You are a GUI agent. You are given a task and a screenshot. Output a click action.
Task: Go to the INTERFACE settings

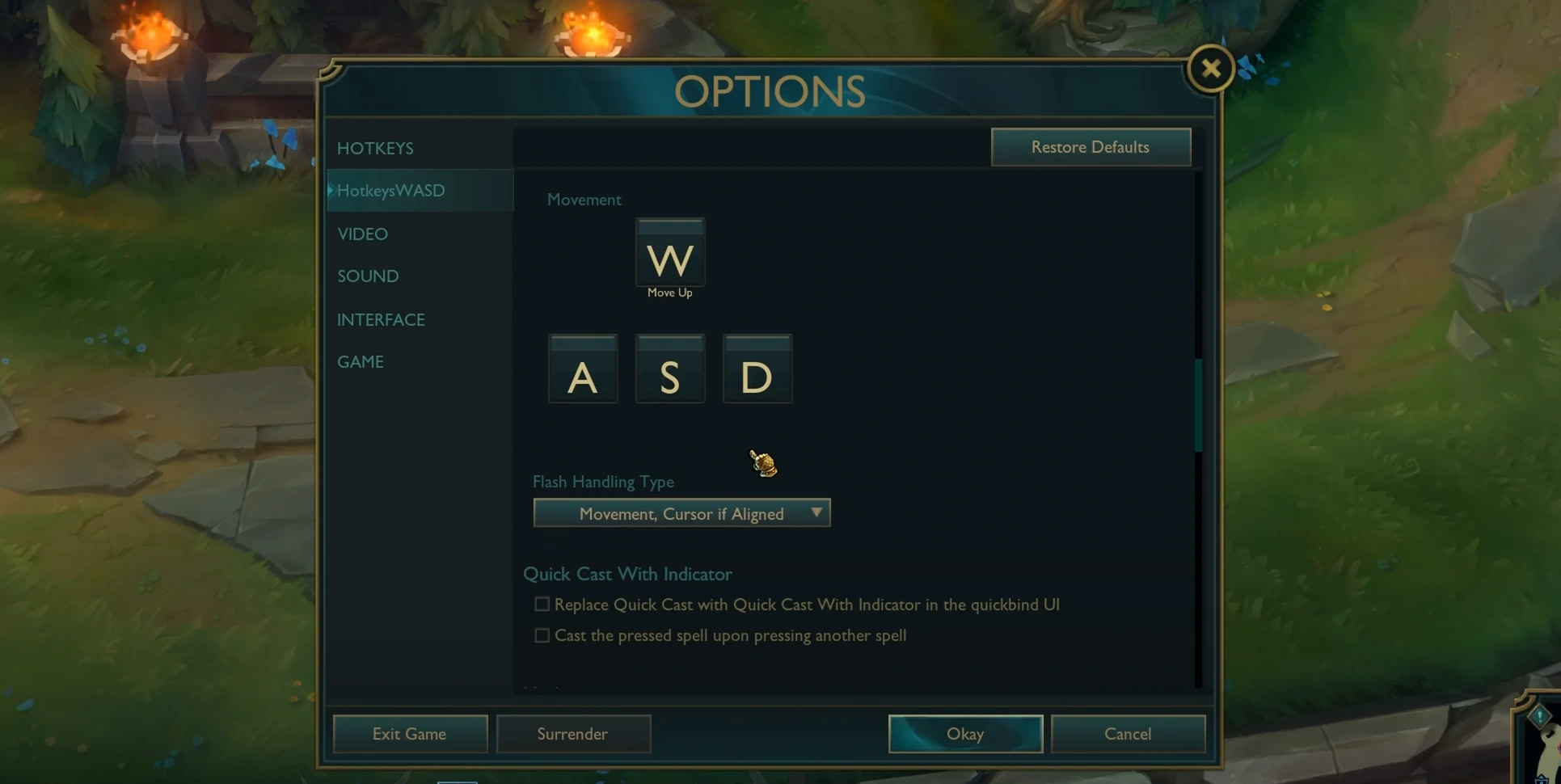tap(381, 320)
